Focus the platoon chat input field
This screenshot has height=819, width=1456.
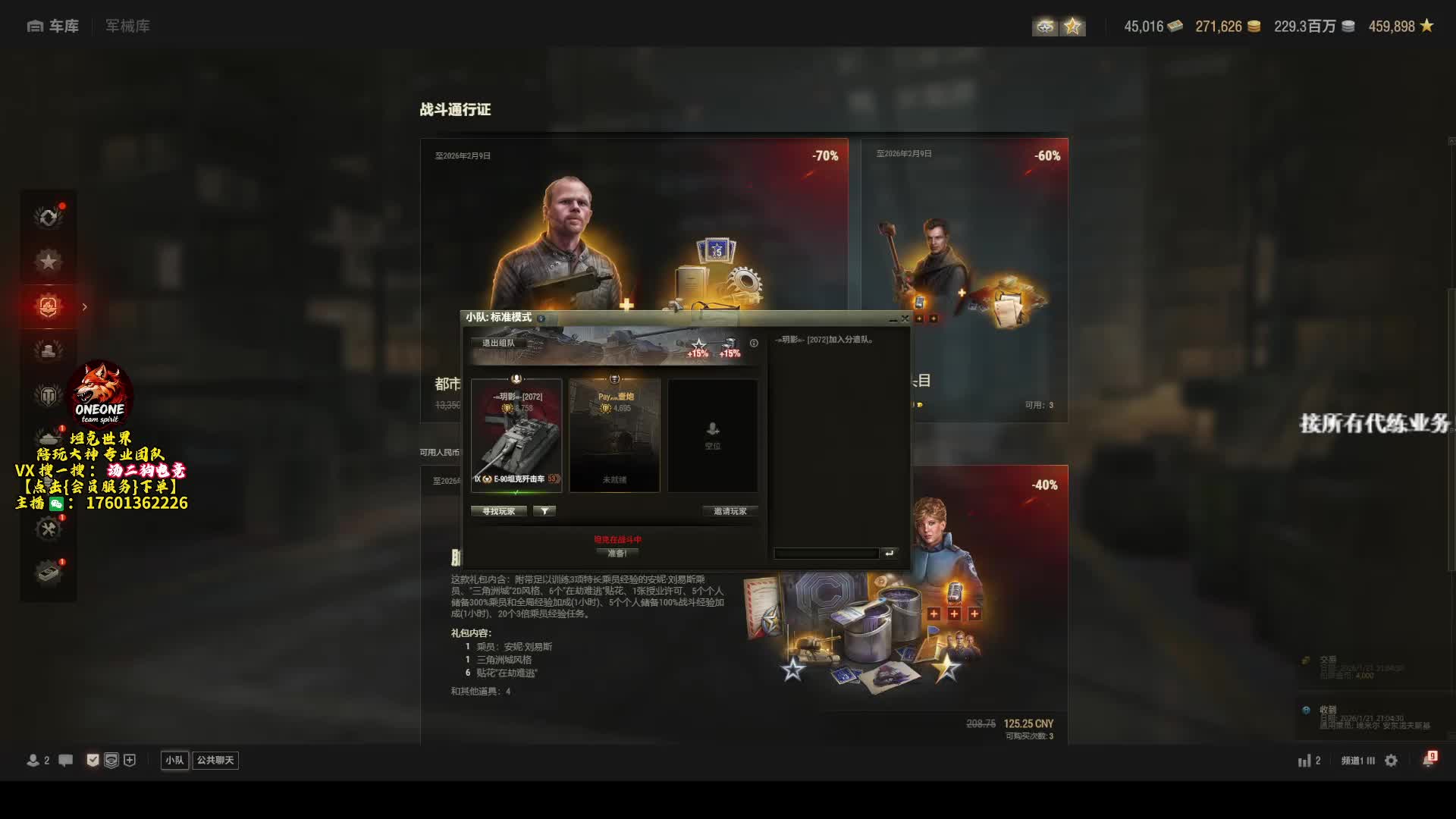pos(826,554)
